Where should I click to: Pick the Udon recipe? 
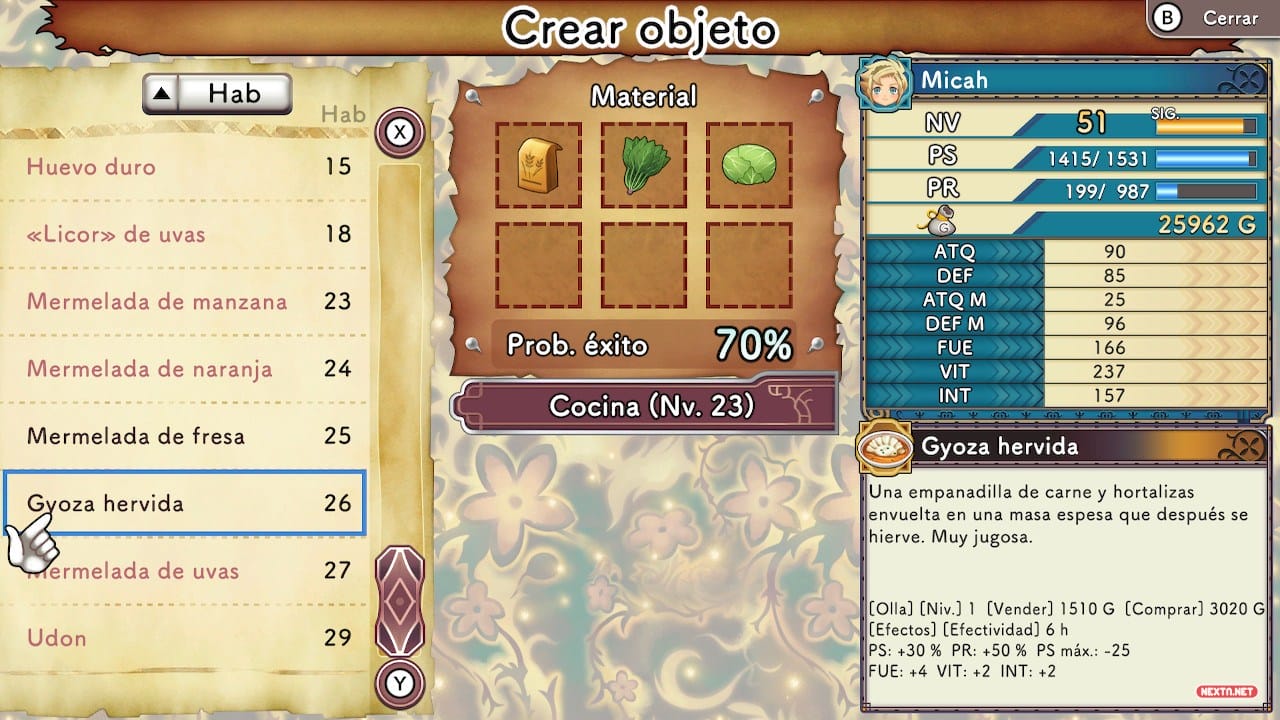[185, 638]
